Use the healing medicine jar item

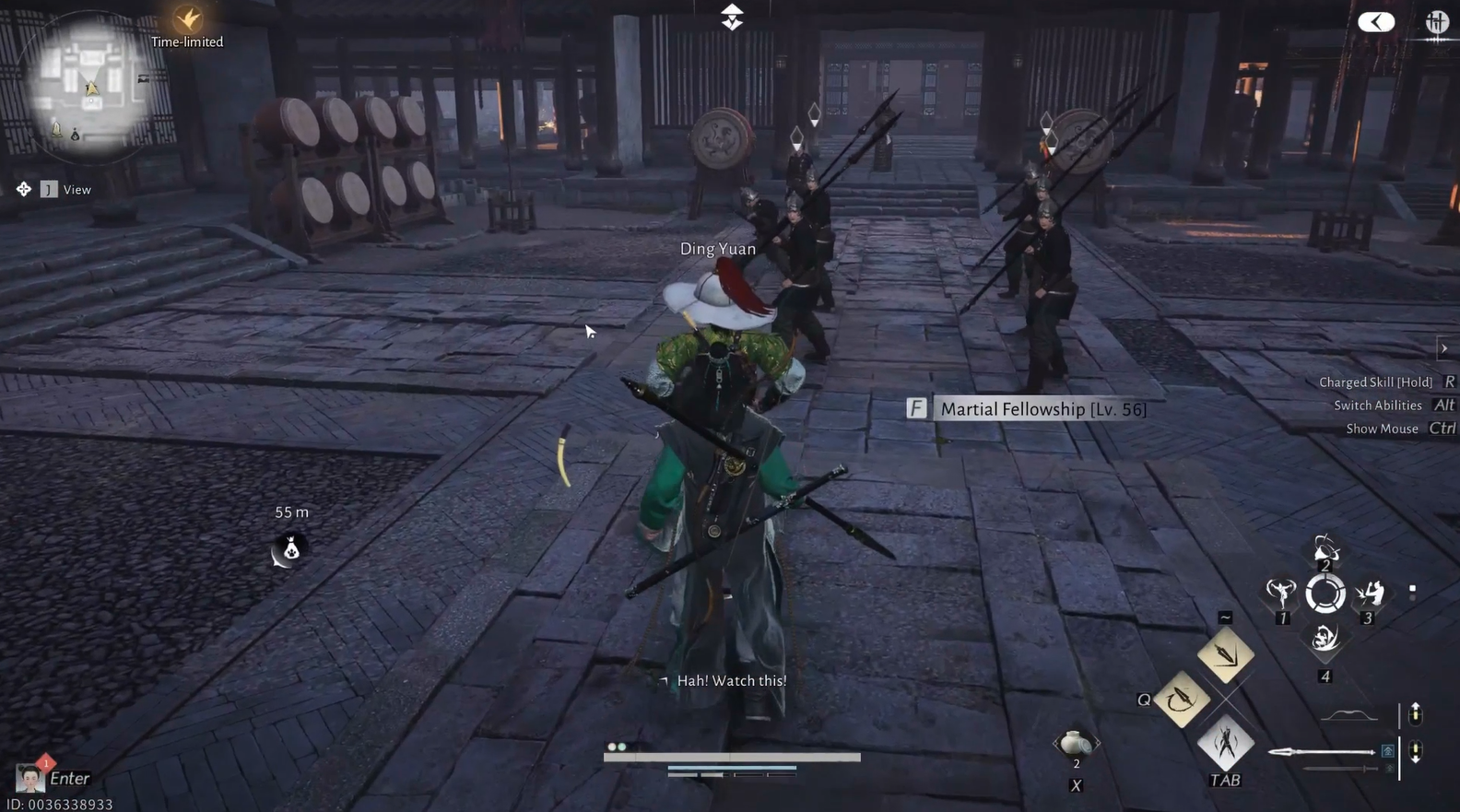(1075, 743)
